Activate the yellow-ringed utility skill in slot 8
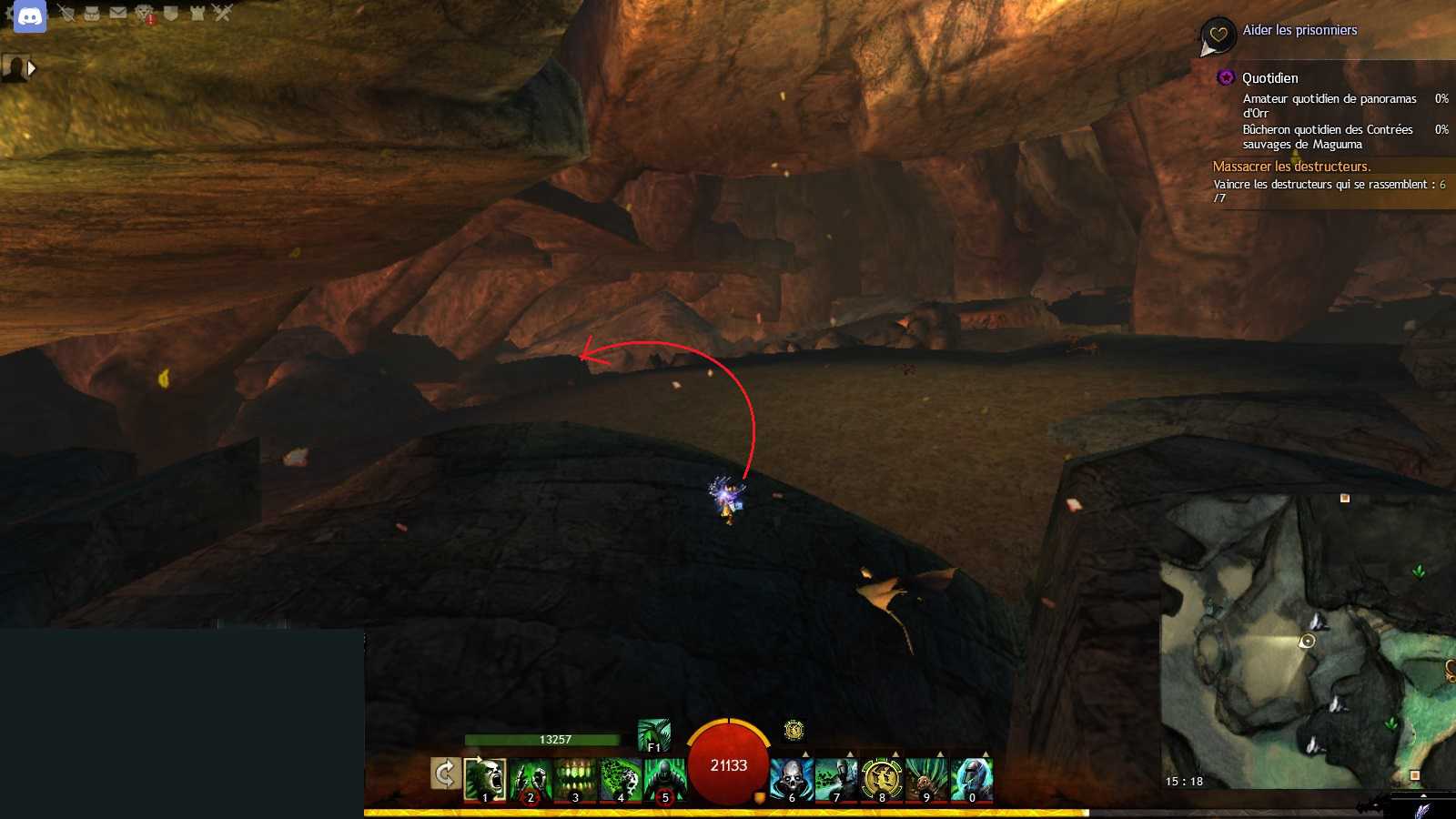Viewport: 1456px width, 819px height. [x=881, y=780]
